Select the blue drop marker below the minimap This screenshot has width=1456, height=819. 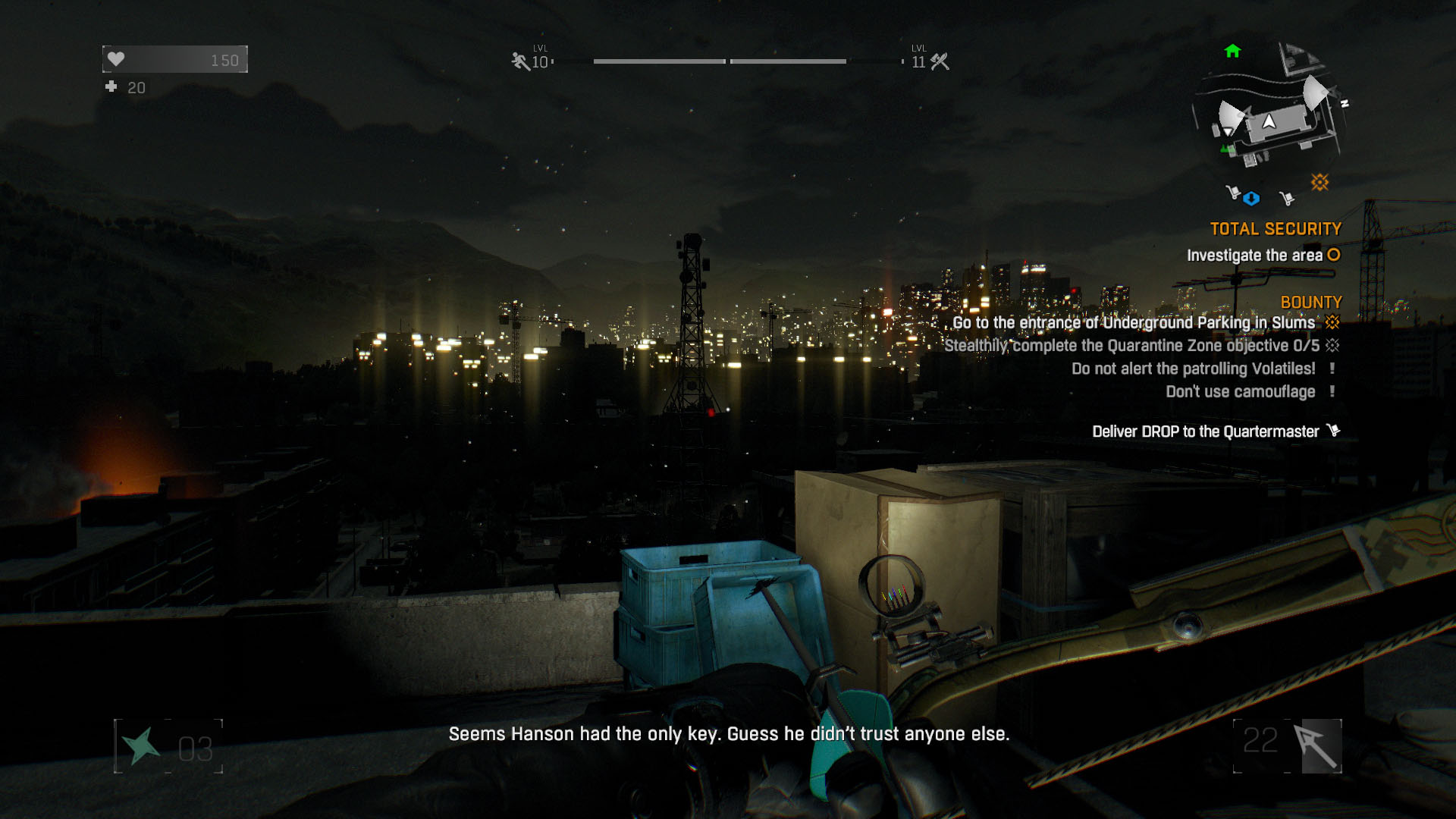click(x=1251, y=199)
